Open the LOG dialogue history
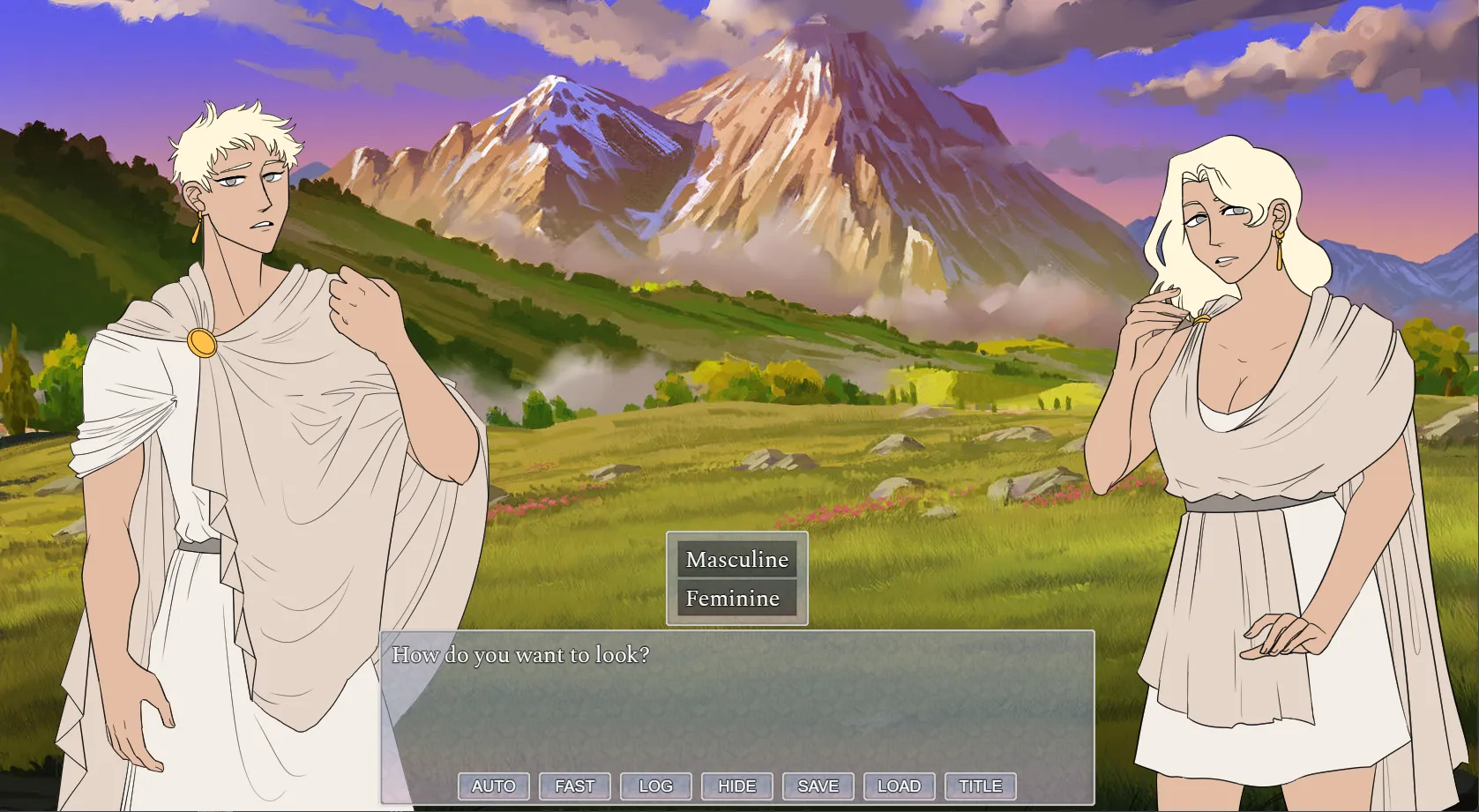 tap(655, 786)
